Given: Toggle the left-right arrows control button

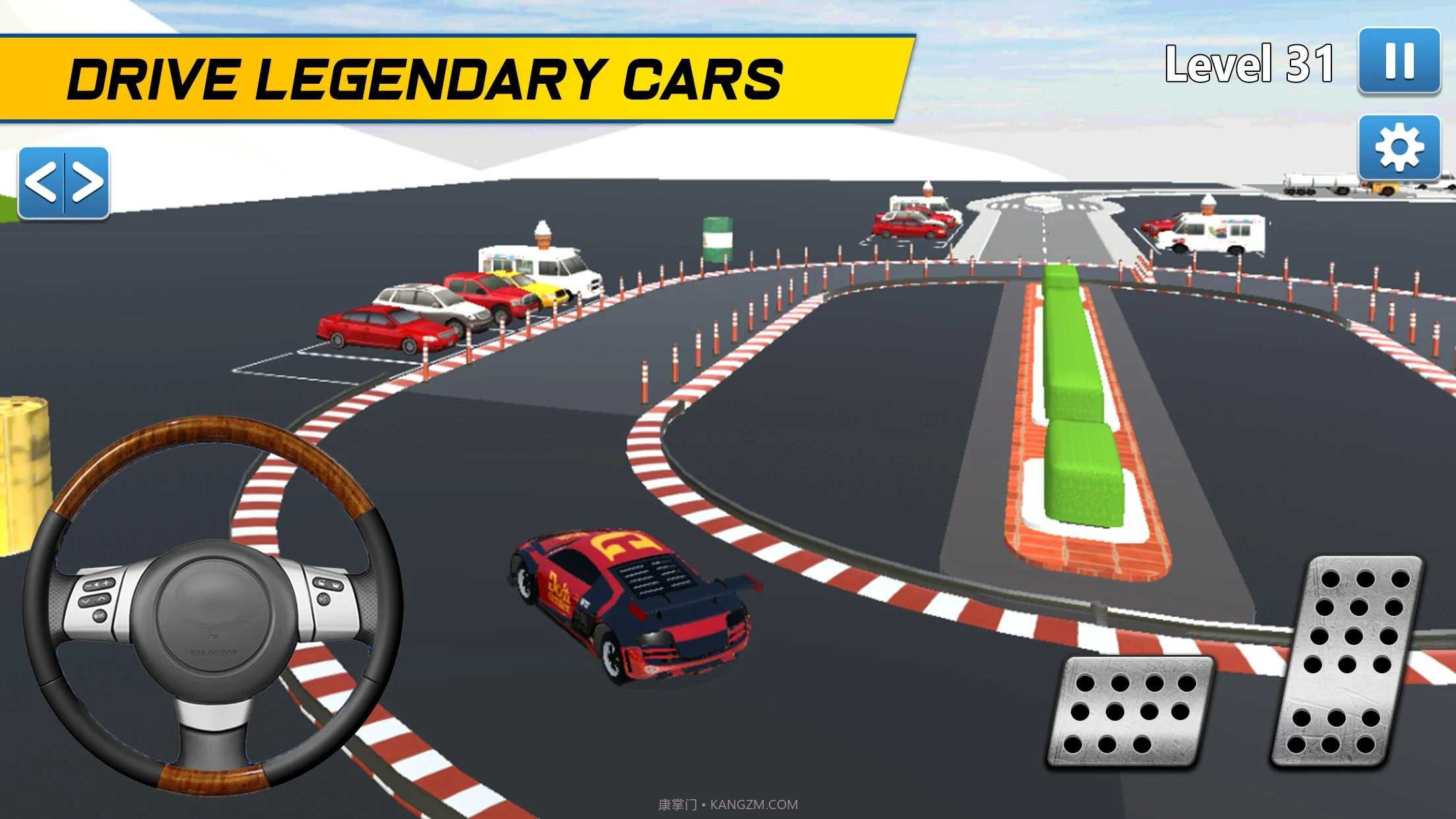Looking at the screenshot, I should [x=64, y=183].
